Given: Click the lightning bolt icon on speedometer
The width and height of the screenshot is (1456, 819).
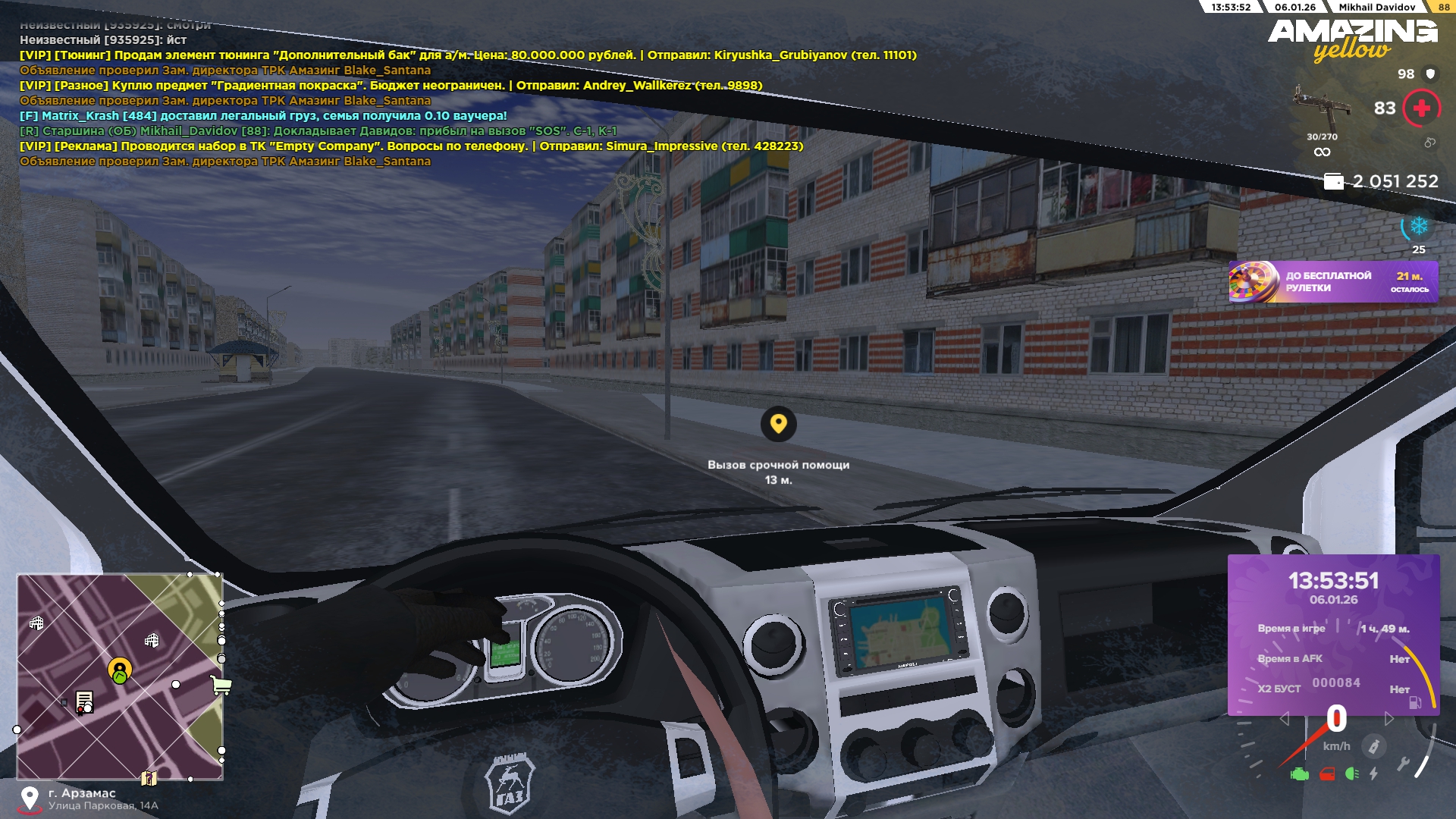Looking at the screenshot, I should point(1374,774).
